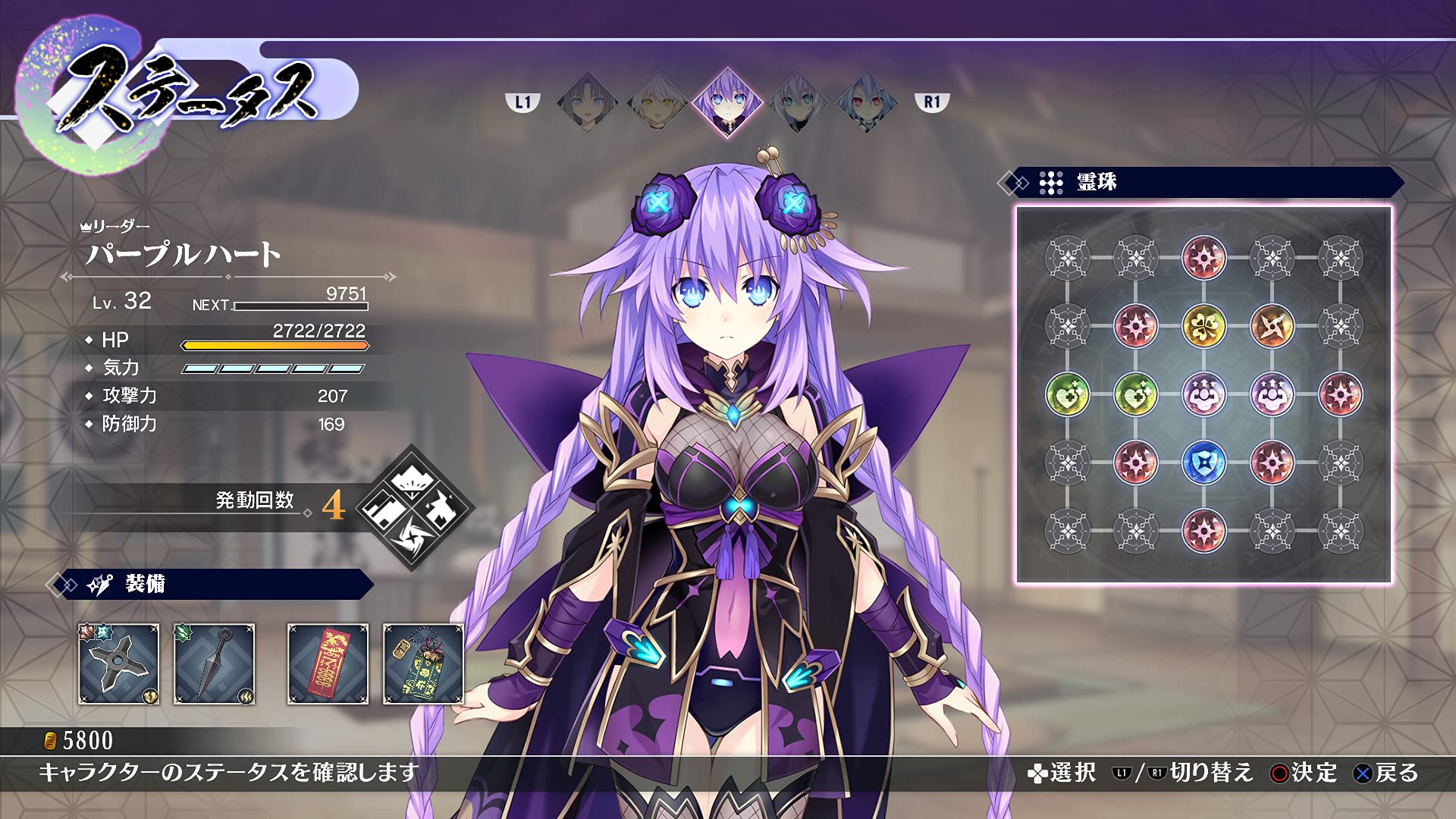Image resolution: width=1456 pixels, height=819 pixels.
Task: Choose the purple-haired Purple Heart portrait
Action: tap(726, 102)
